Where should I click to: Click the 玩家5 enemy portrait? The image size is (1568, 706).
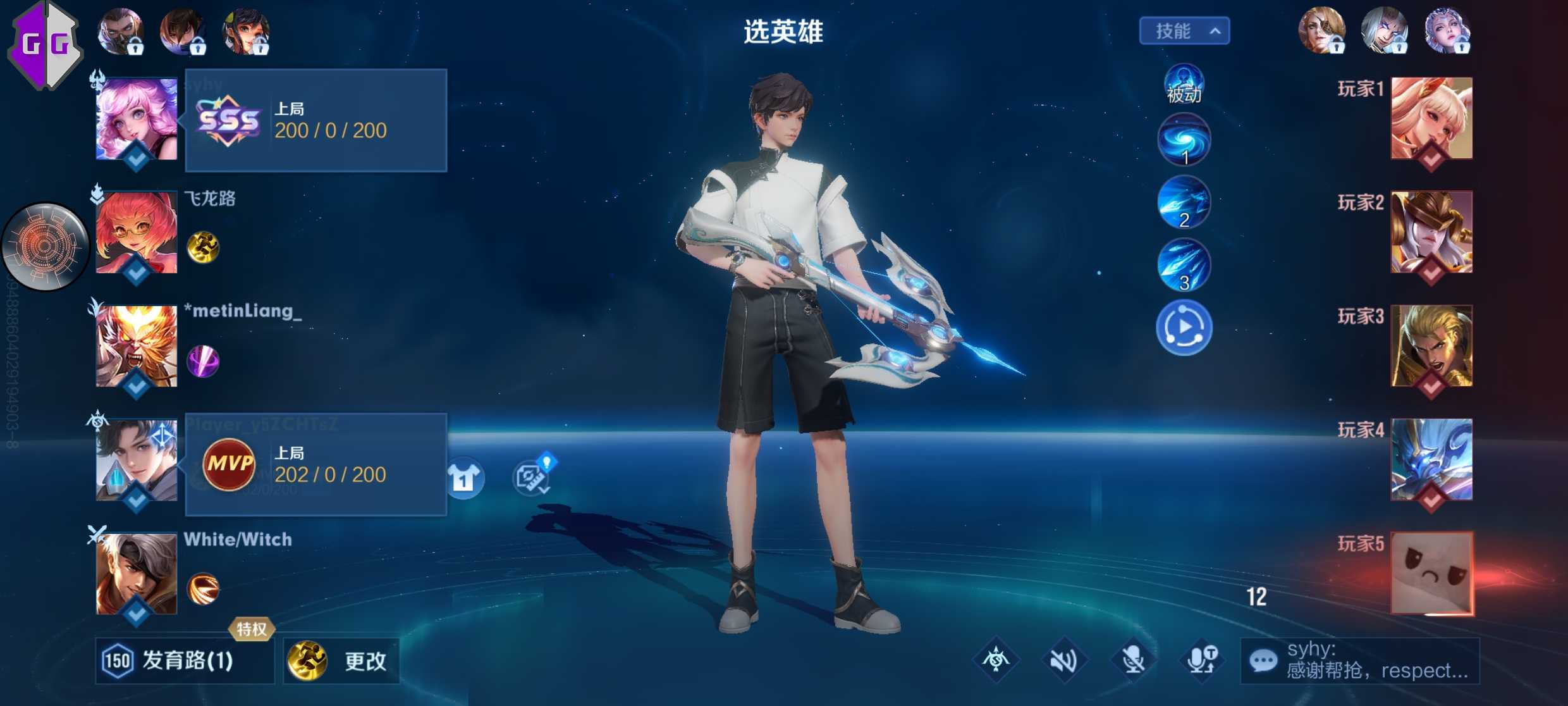1431,573
